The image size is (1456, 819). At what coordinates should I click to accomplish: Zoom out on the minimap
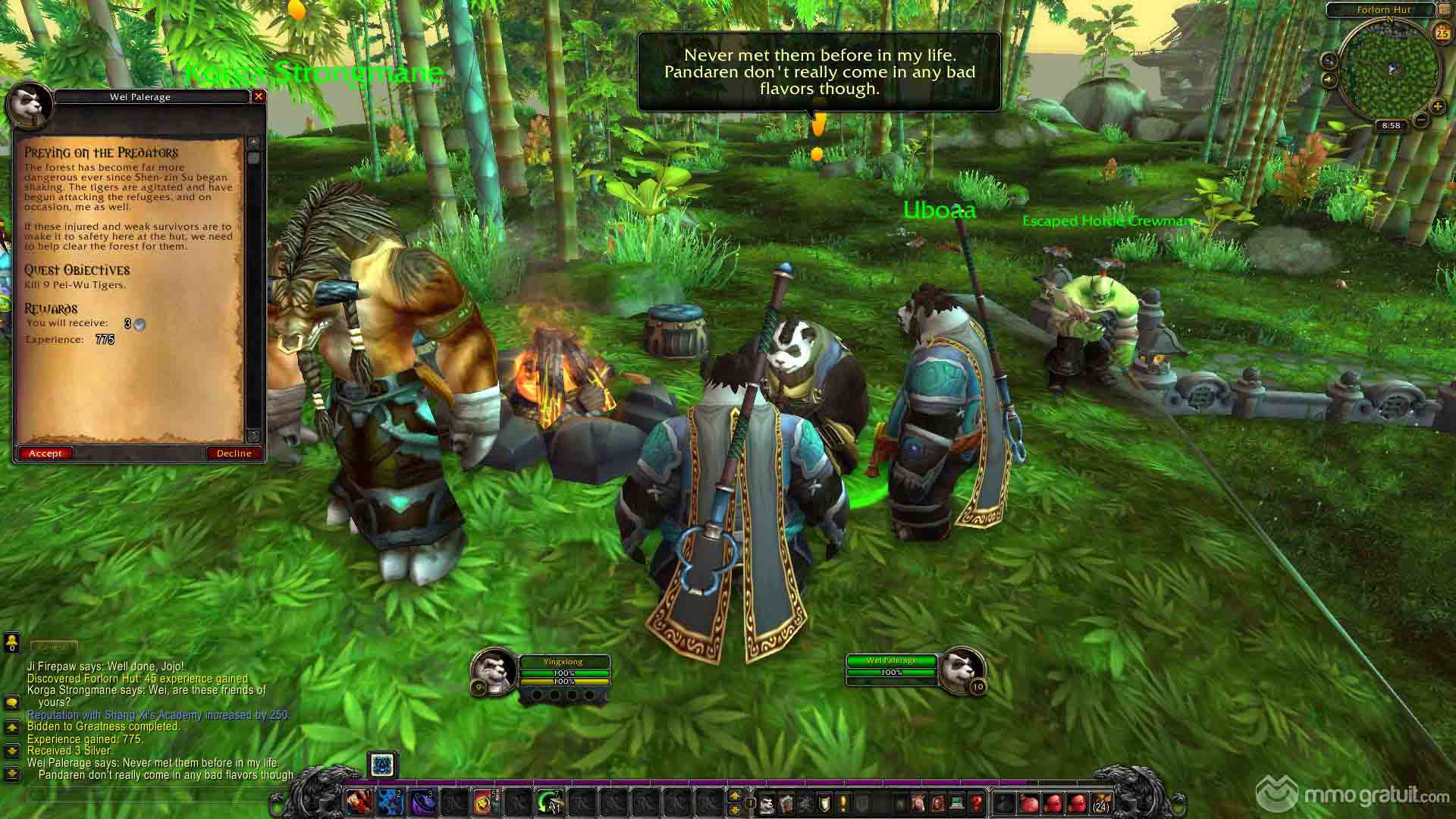click(x=1421, y=120)
